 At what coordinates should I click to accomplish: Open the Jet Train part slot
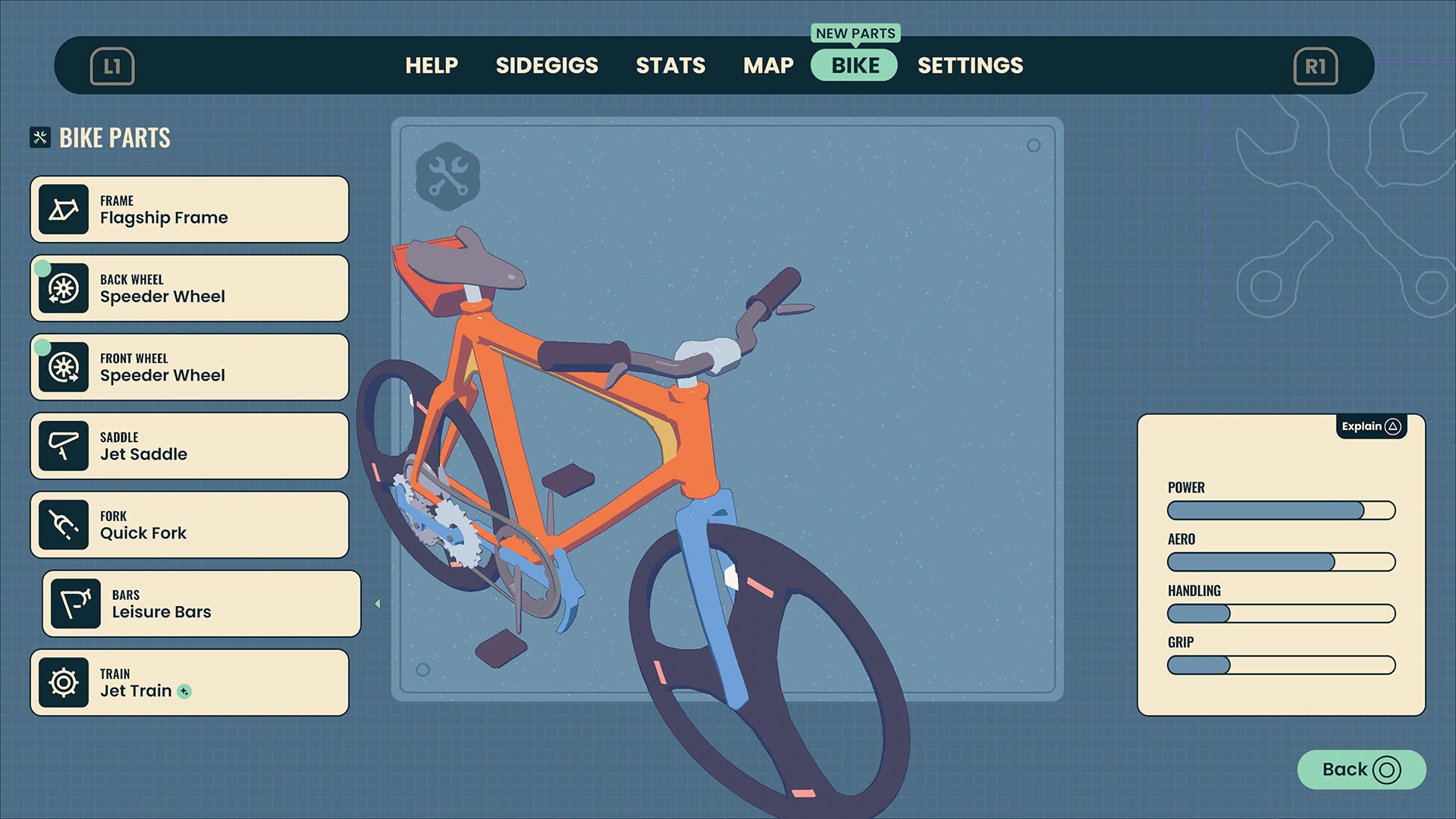coord(190,683)
